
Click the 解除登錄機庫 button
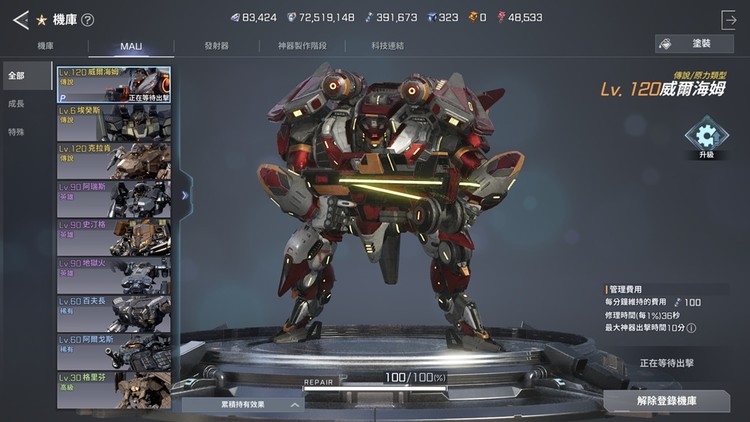click(666, 401)
